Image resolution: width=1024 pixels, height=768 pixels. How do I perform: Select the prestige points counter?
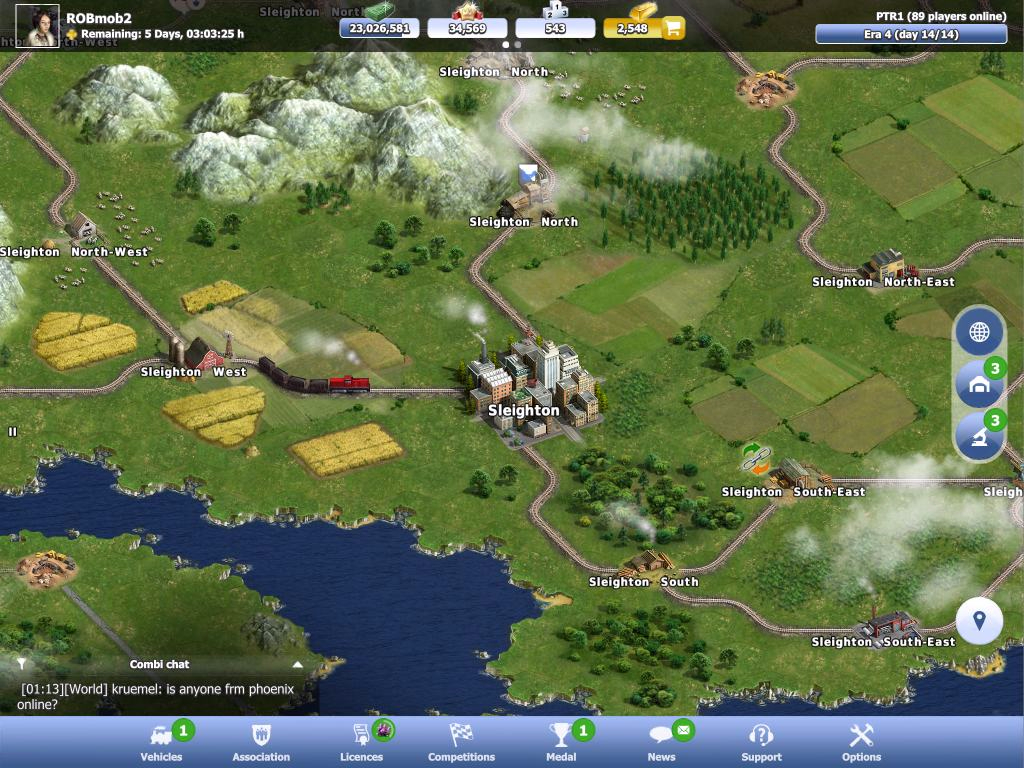(467, 28)
